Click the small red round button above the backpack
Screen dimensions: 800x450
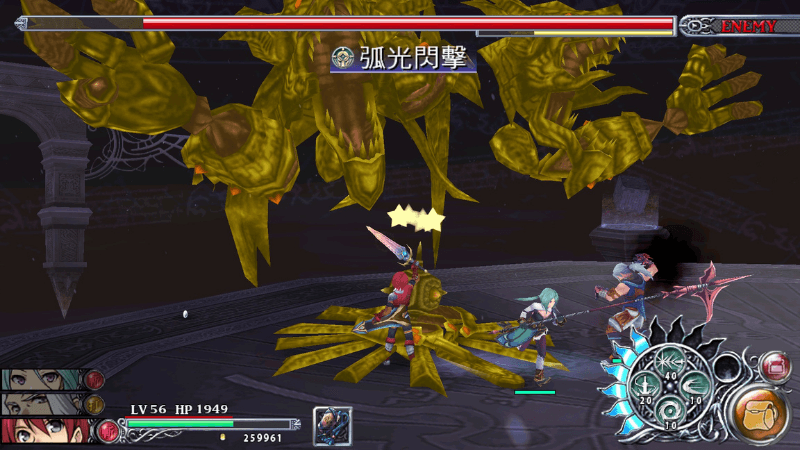tap(775, 367)
